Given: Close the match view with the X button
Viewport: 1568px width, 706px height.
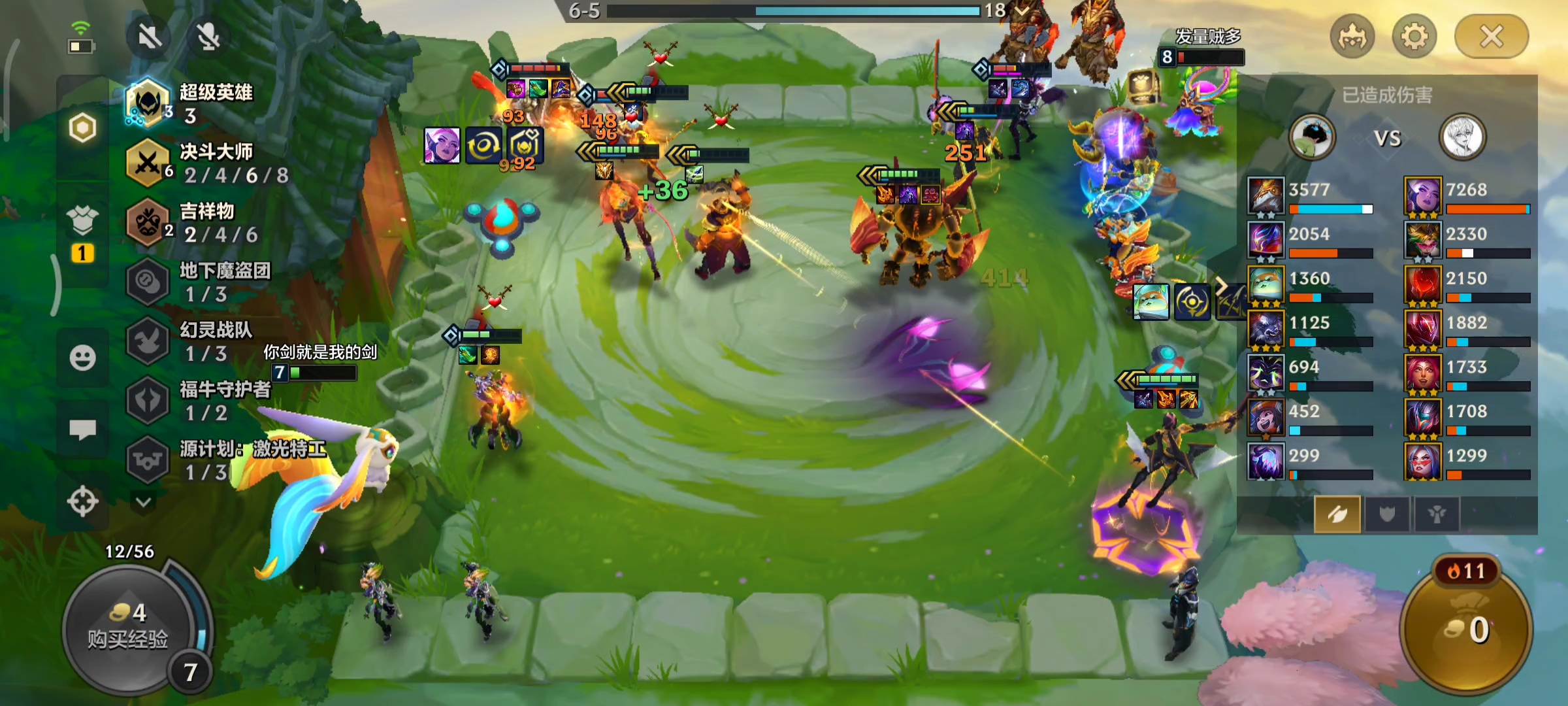Looking at the screenshot, I should point(1491,37).
